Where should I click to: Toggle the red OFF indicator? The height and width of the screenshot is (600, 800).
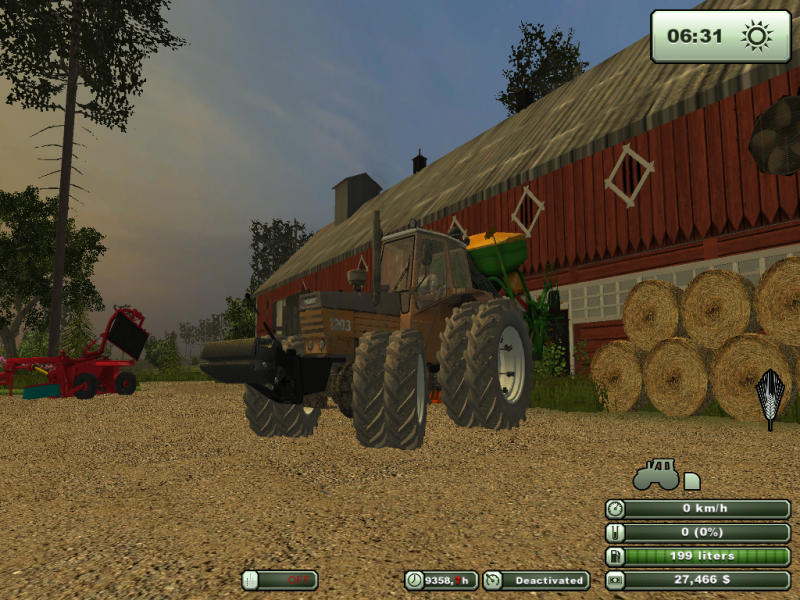[x=280, y=580]
